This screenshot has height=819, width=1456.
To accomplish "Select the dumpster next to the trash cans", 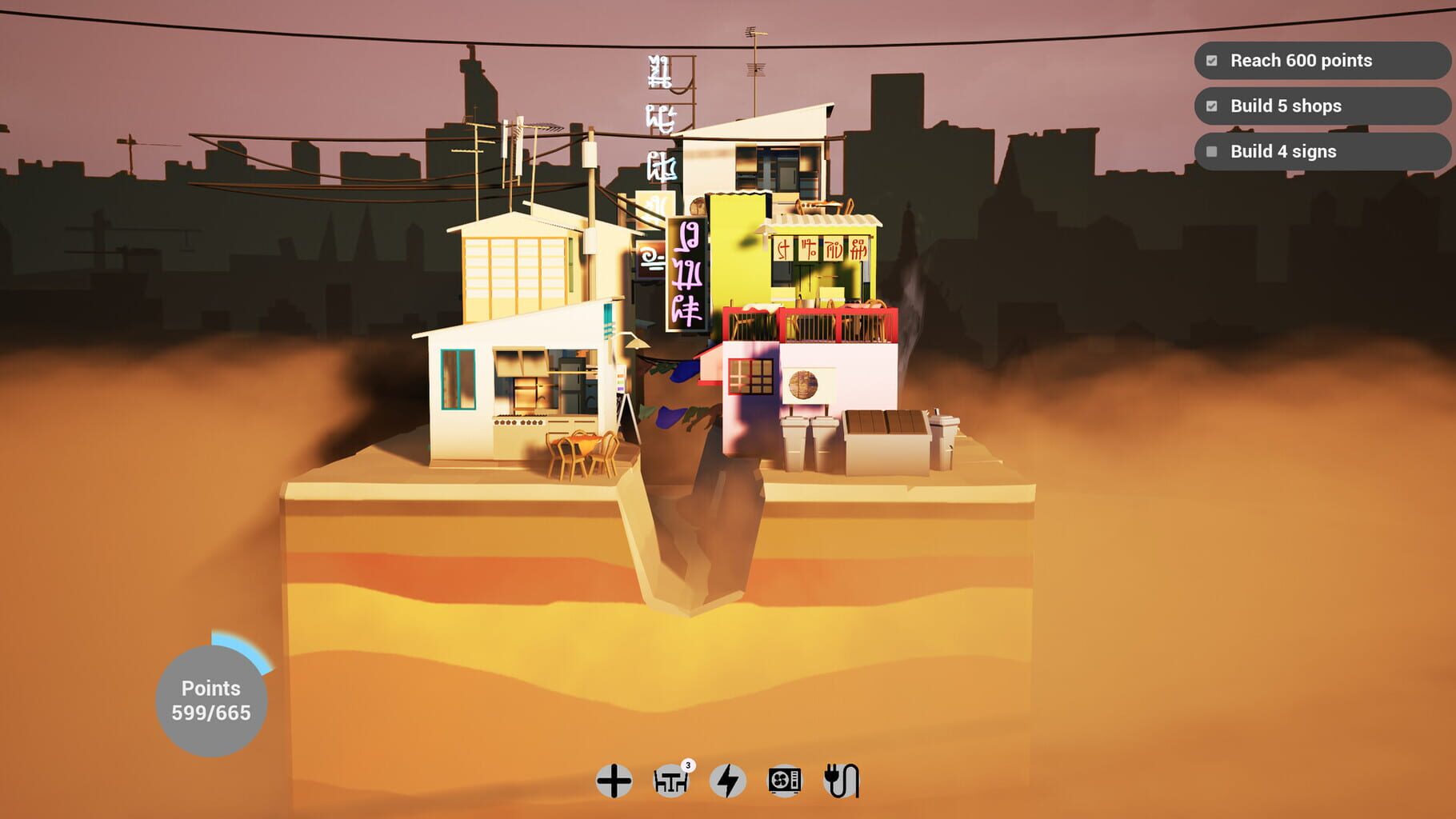I will tap(884, 436).
